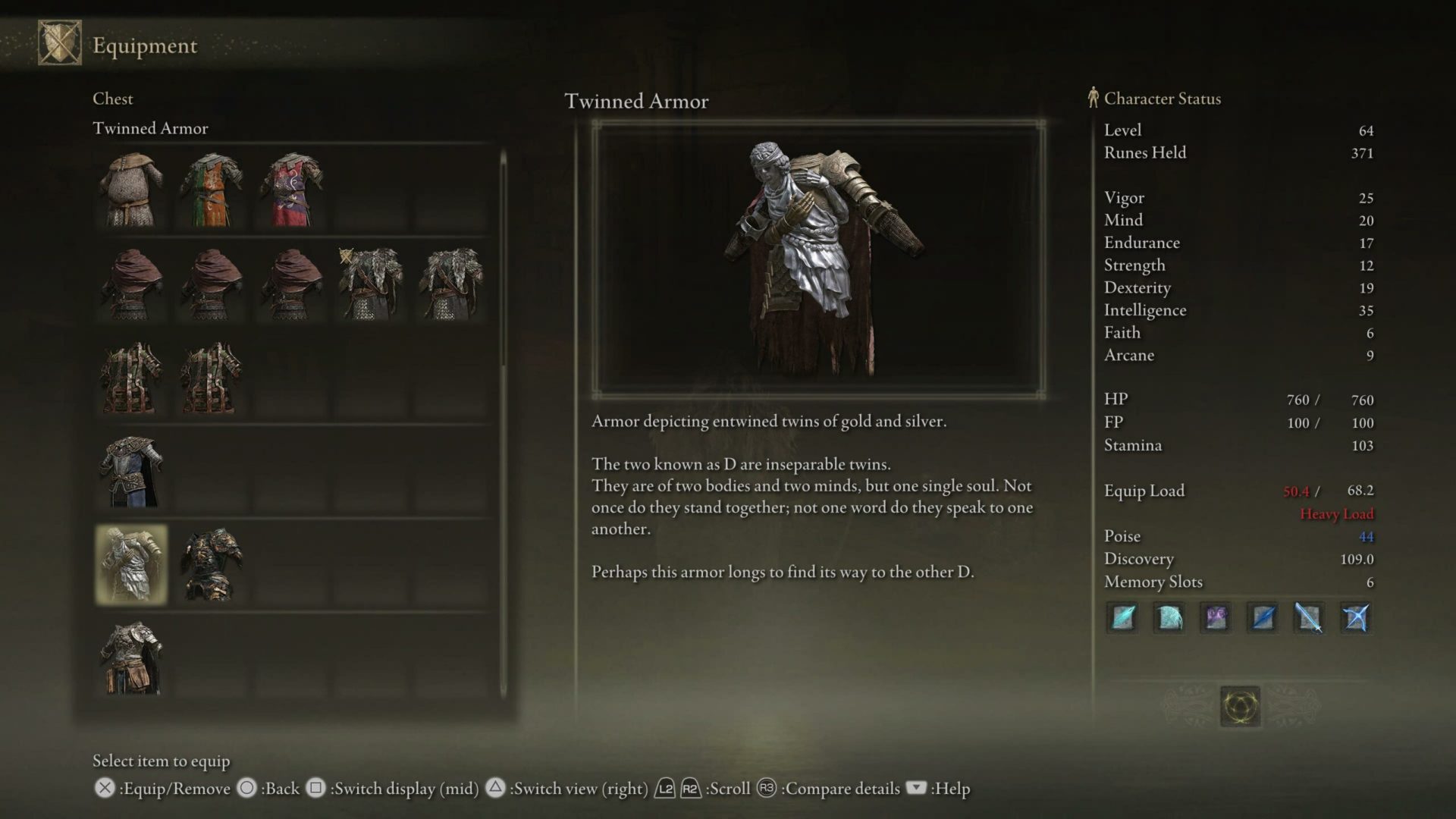Select the Carian sword sorcery icon

1310,618
